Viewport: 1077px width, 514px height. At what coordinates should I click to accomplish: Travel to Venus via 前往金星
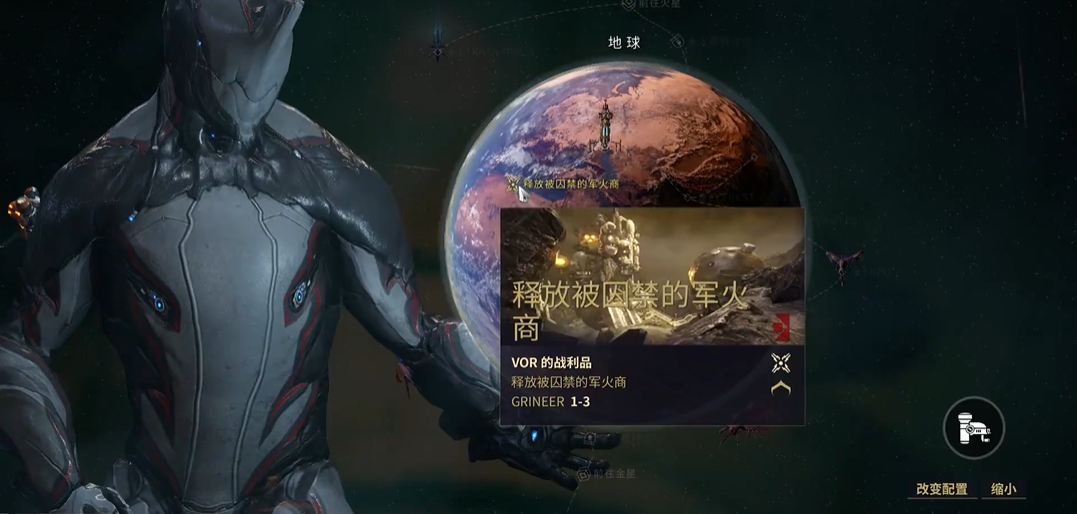[x=608, y=475]
